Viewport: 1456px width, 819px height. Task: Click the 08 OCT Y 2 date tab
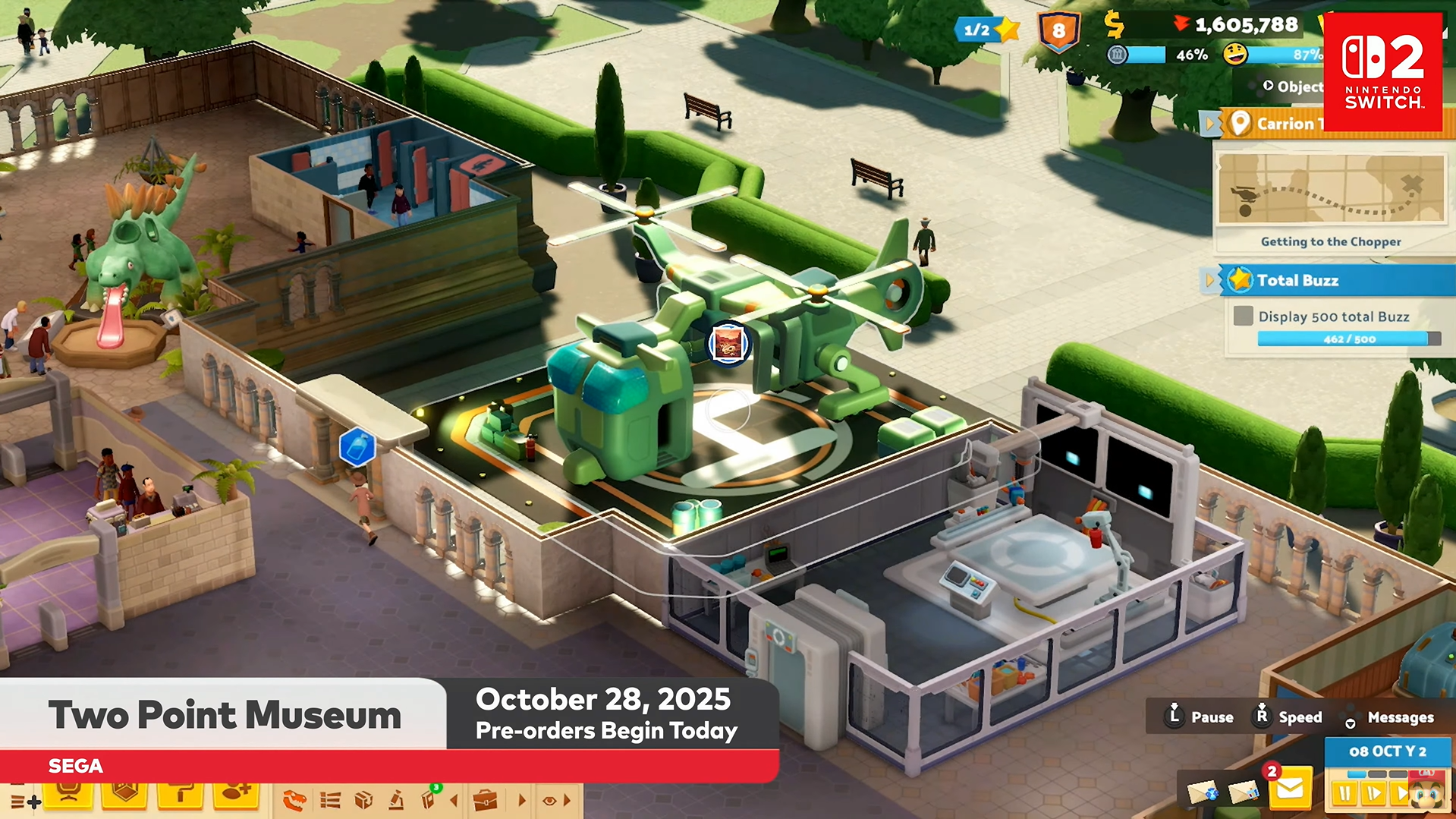point(1387,751)
